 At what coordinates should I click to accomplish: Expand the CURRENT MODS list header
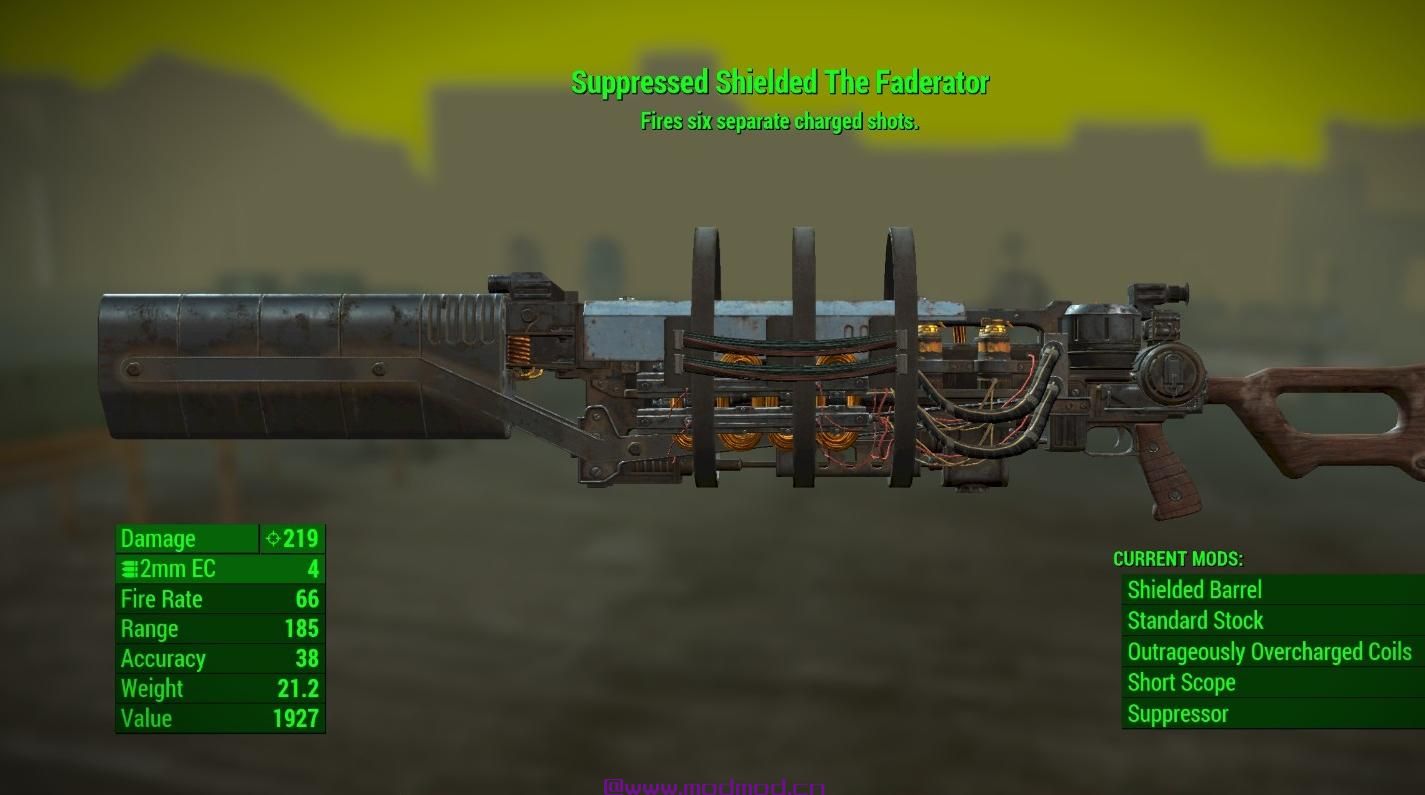(1179, 559)
